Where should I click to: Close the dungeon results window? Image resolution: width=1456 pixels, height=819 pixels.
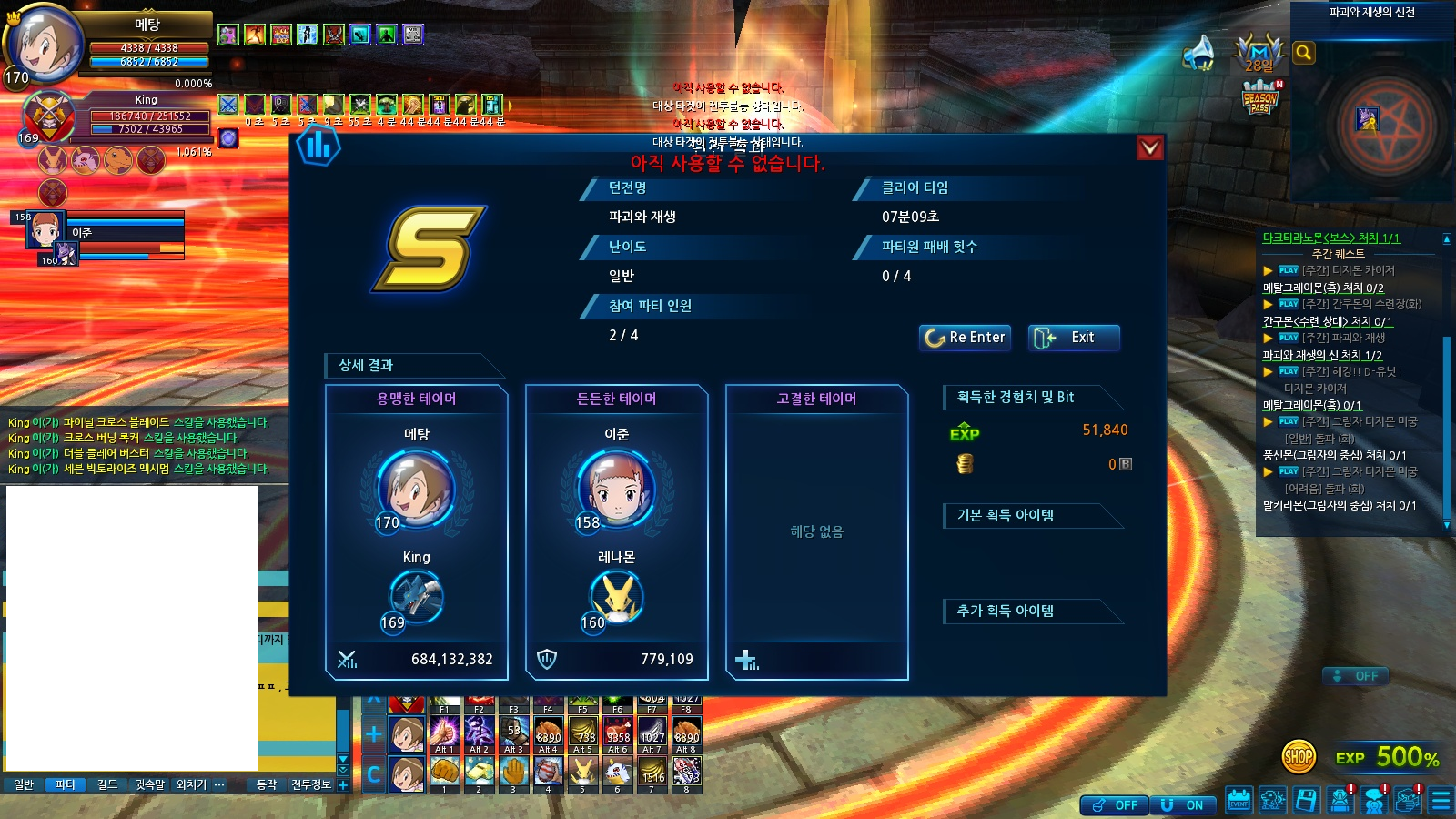point(1150,147)
